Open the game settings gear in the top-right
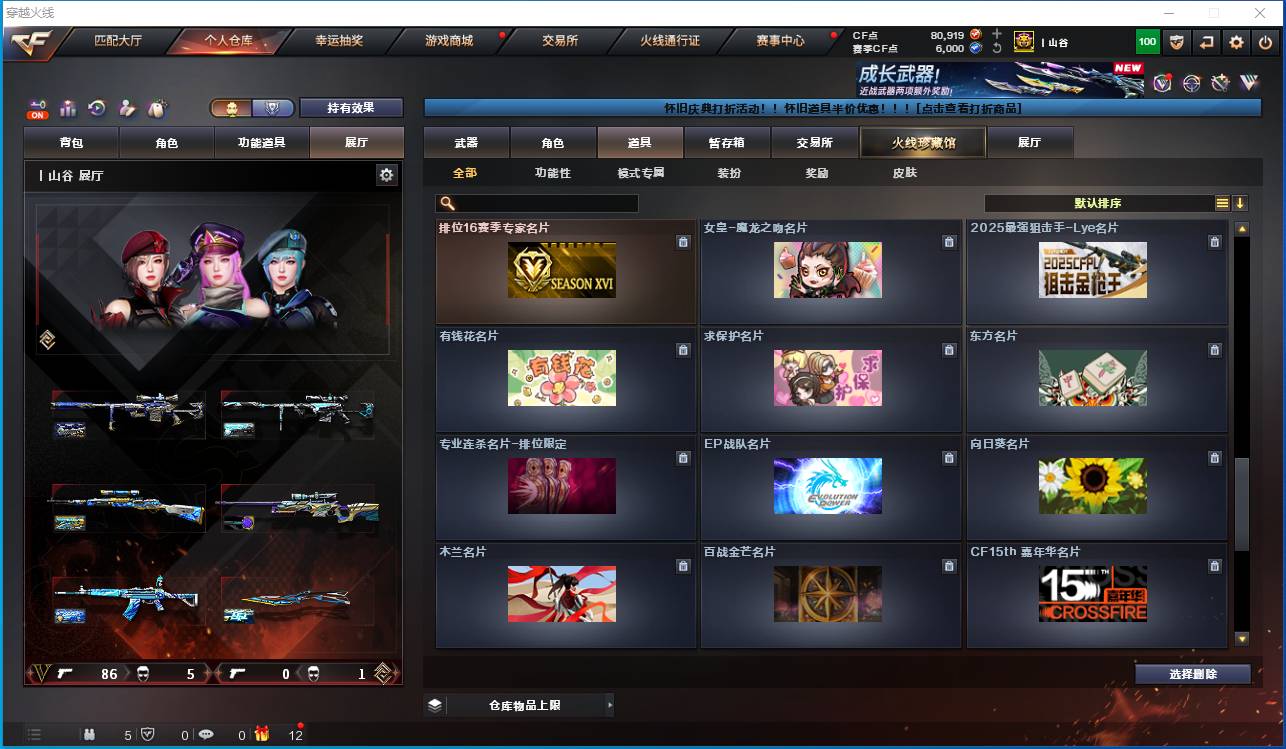This screenshot has height=749, width=1286. coord(1236,42)
